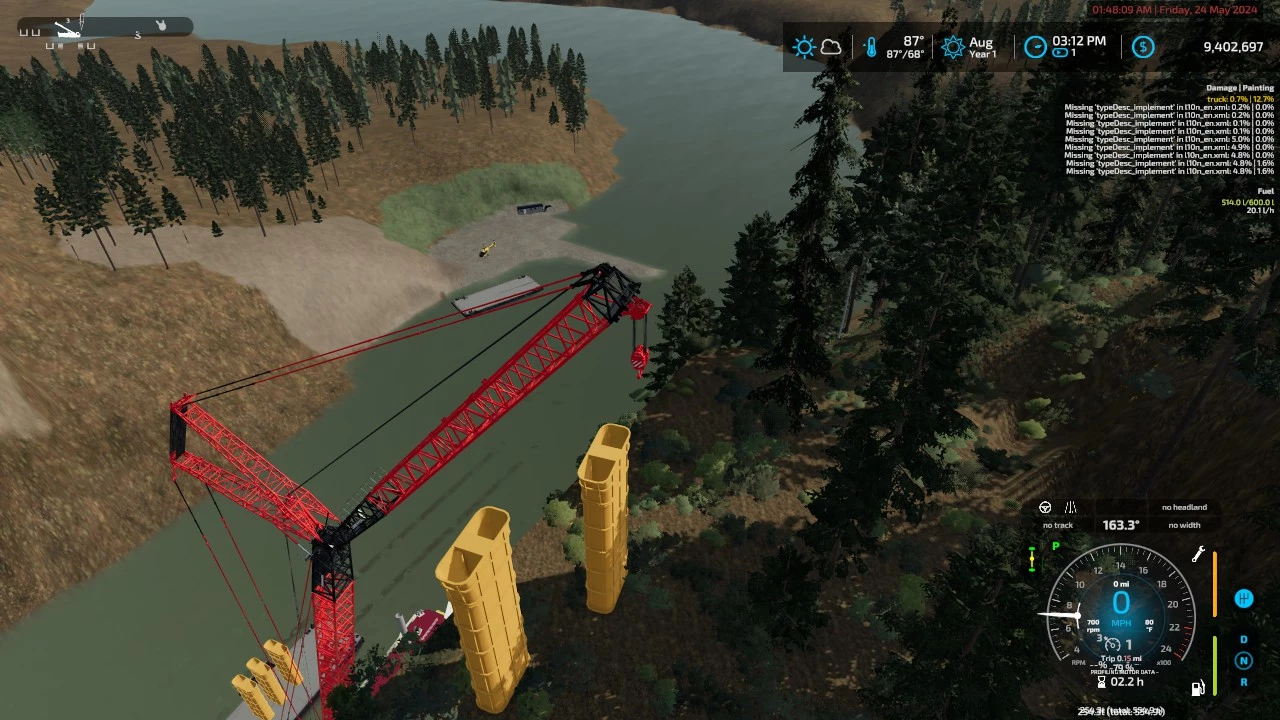Viewport: 1280px width, 720px height.
Task: Select neutral N on gear selector
Action: pyautogui.click(x=1244, y=660)
